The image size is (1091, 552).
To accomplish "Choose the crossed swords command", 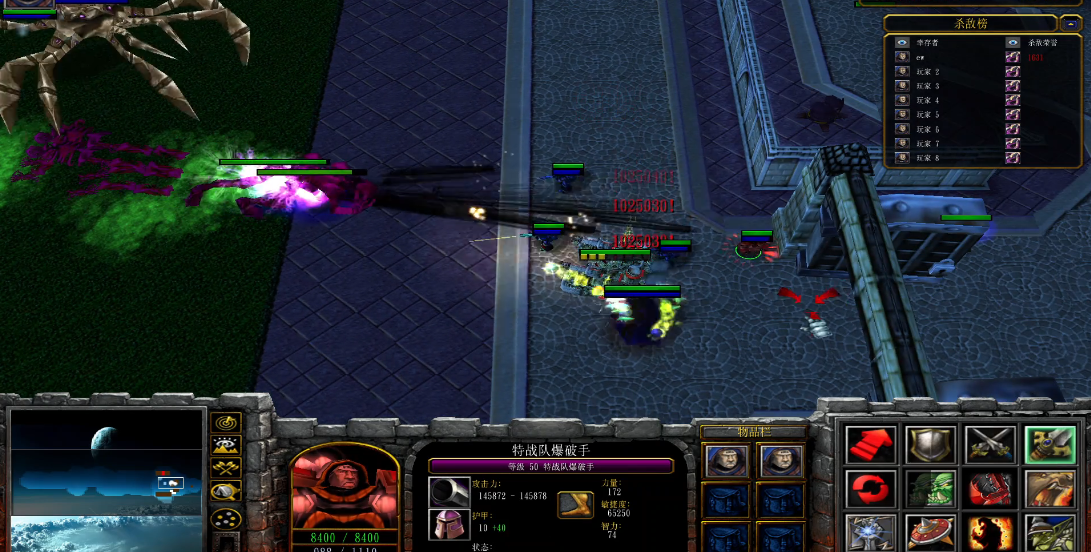I will 990,445.
